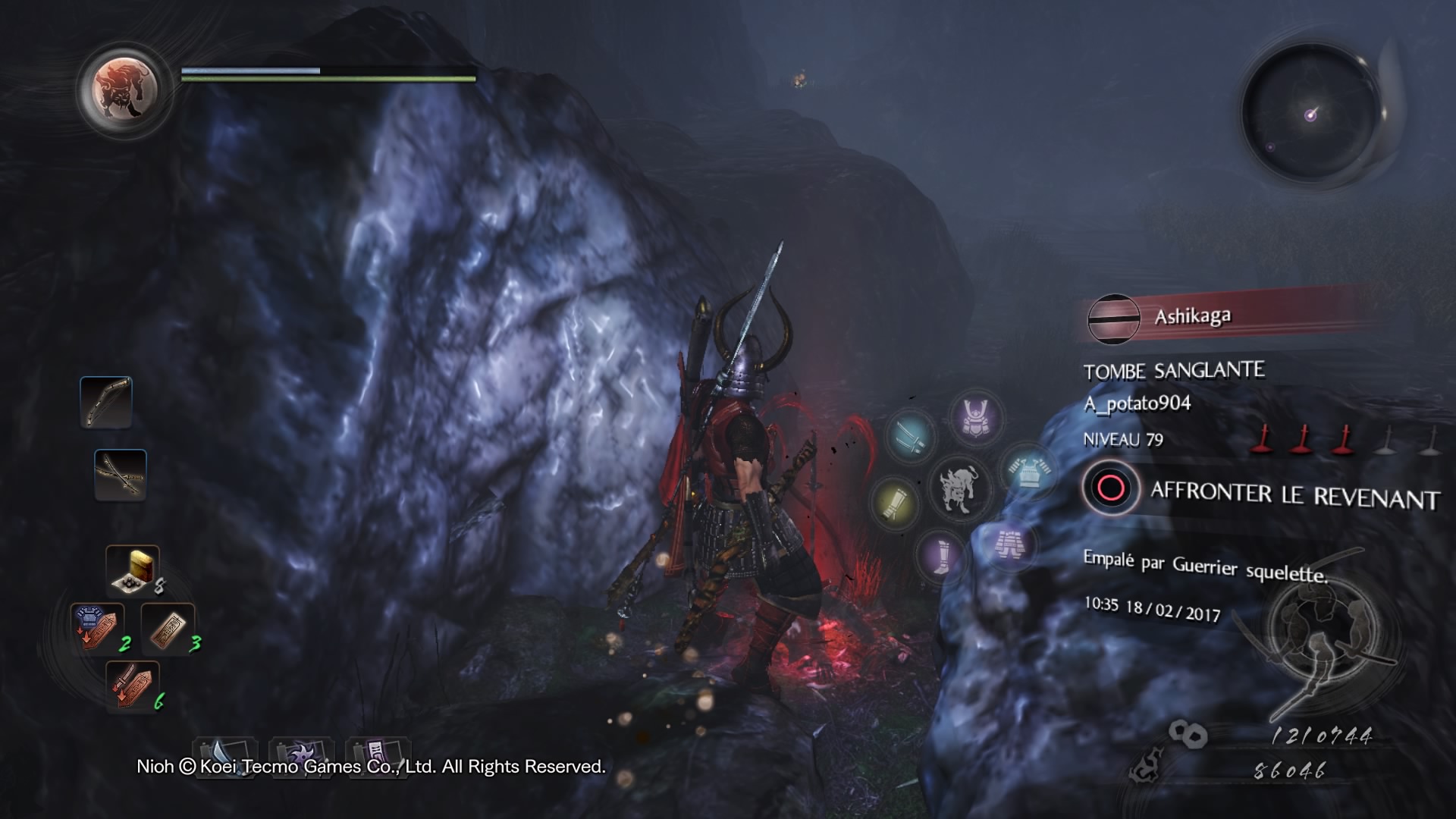
Task: Inspect the revenant's dual swords icon
Action: 909,436
